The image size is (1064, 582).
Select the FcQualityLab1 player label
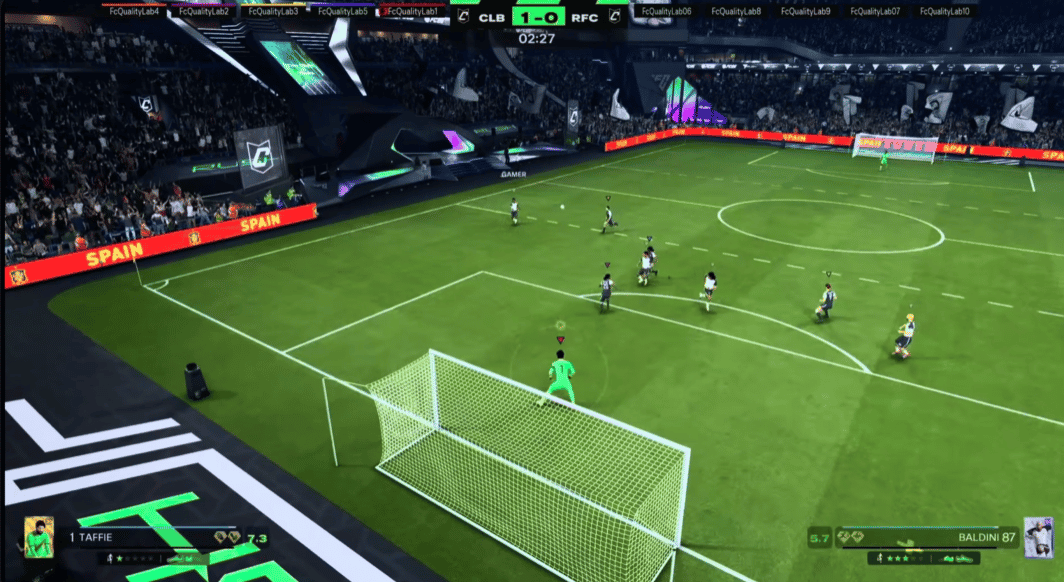(x=412, y=11)
